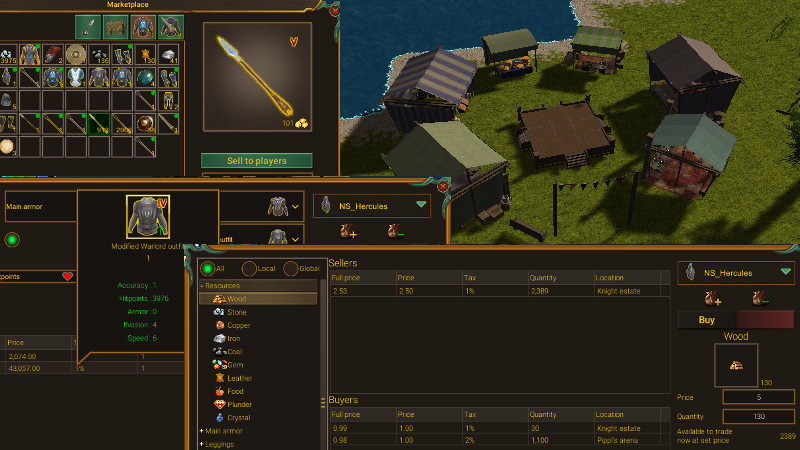Select the Wood resource in the list

click(x=236, y=299)
